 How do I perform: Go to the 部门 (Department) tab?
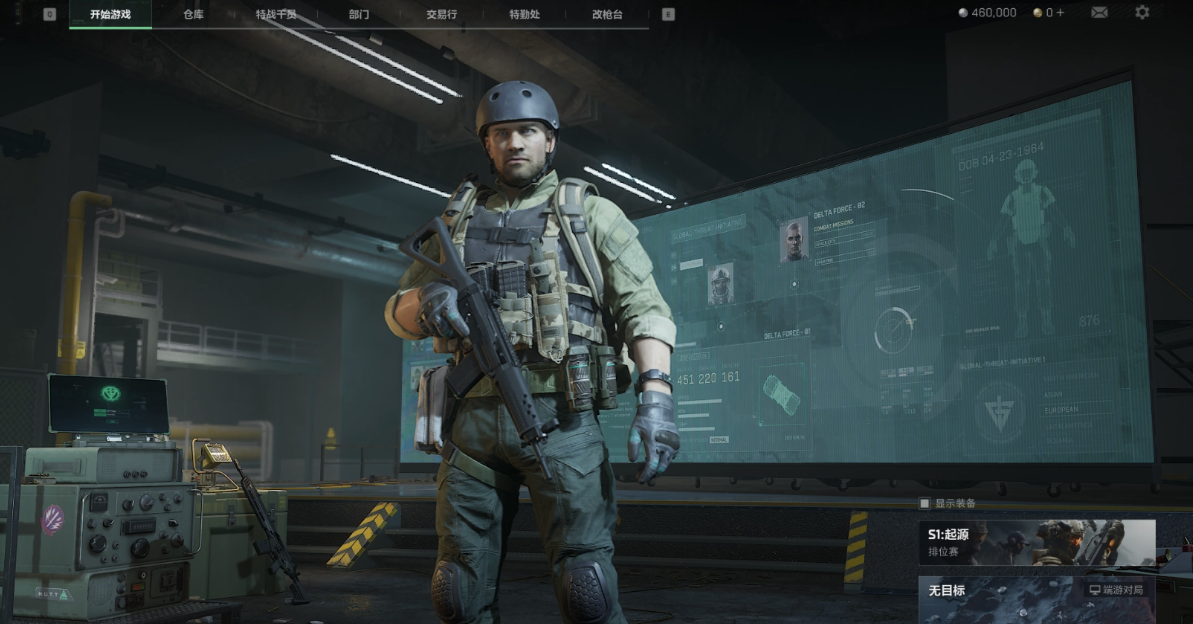pos(358,14)
